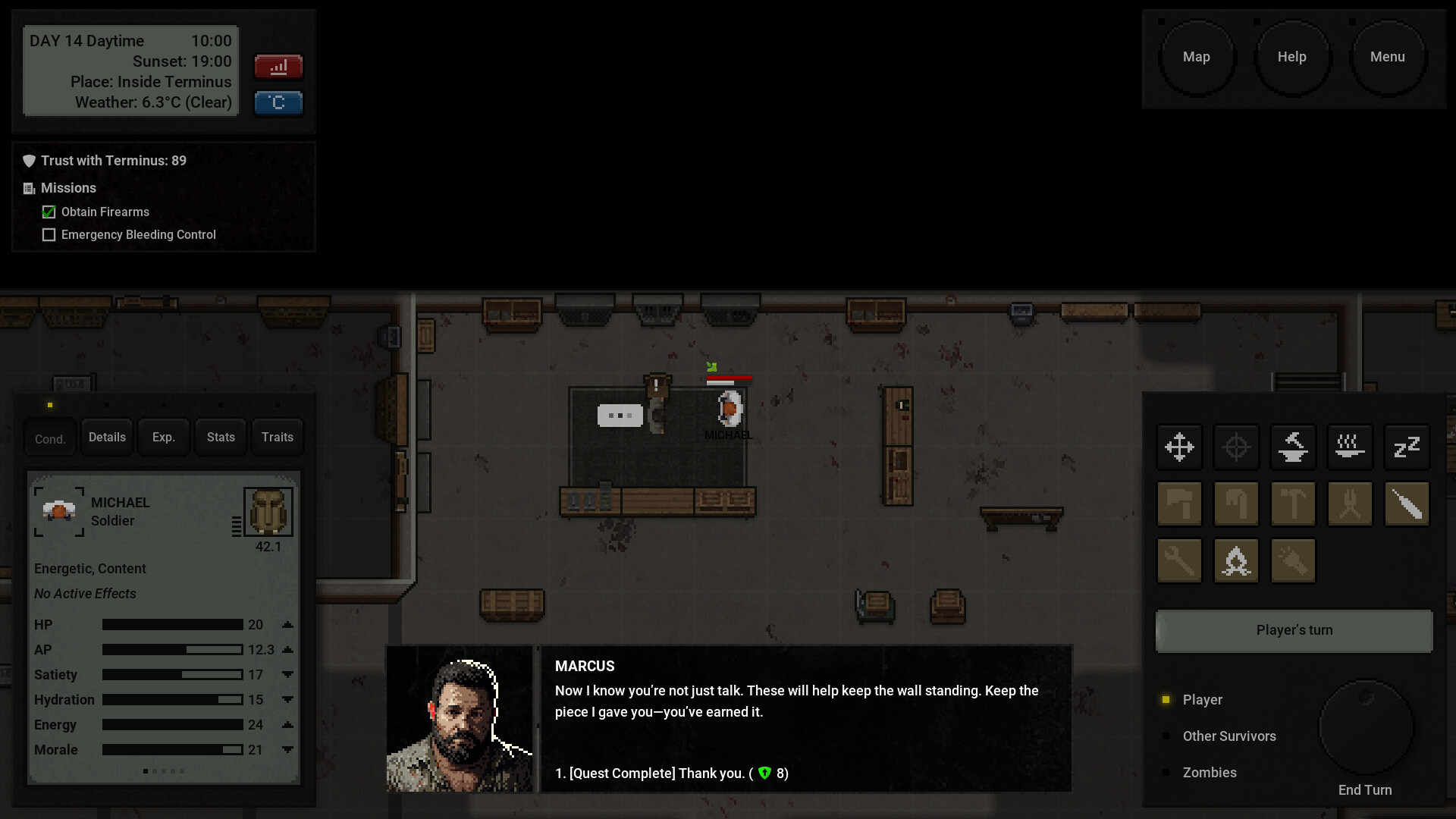Select the Axe tool icon

click(1179, 504)
